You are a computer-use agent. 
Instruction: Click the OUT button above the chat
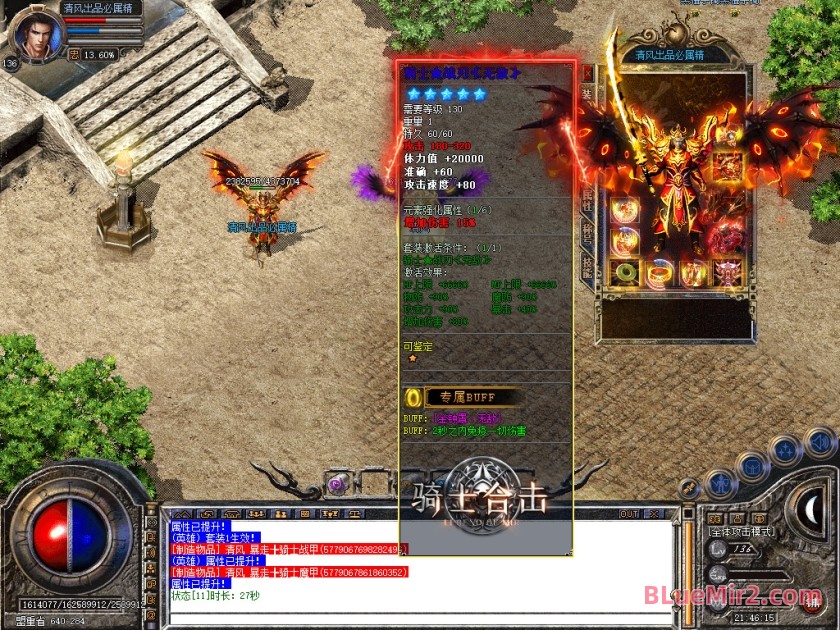click(629, 514)
